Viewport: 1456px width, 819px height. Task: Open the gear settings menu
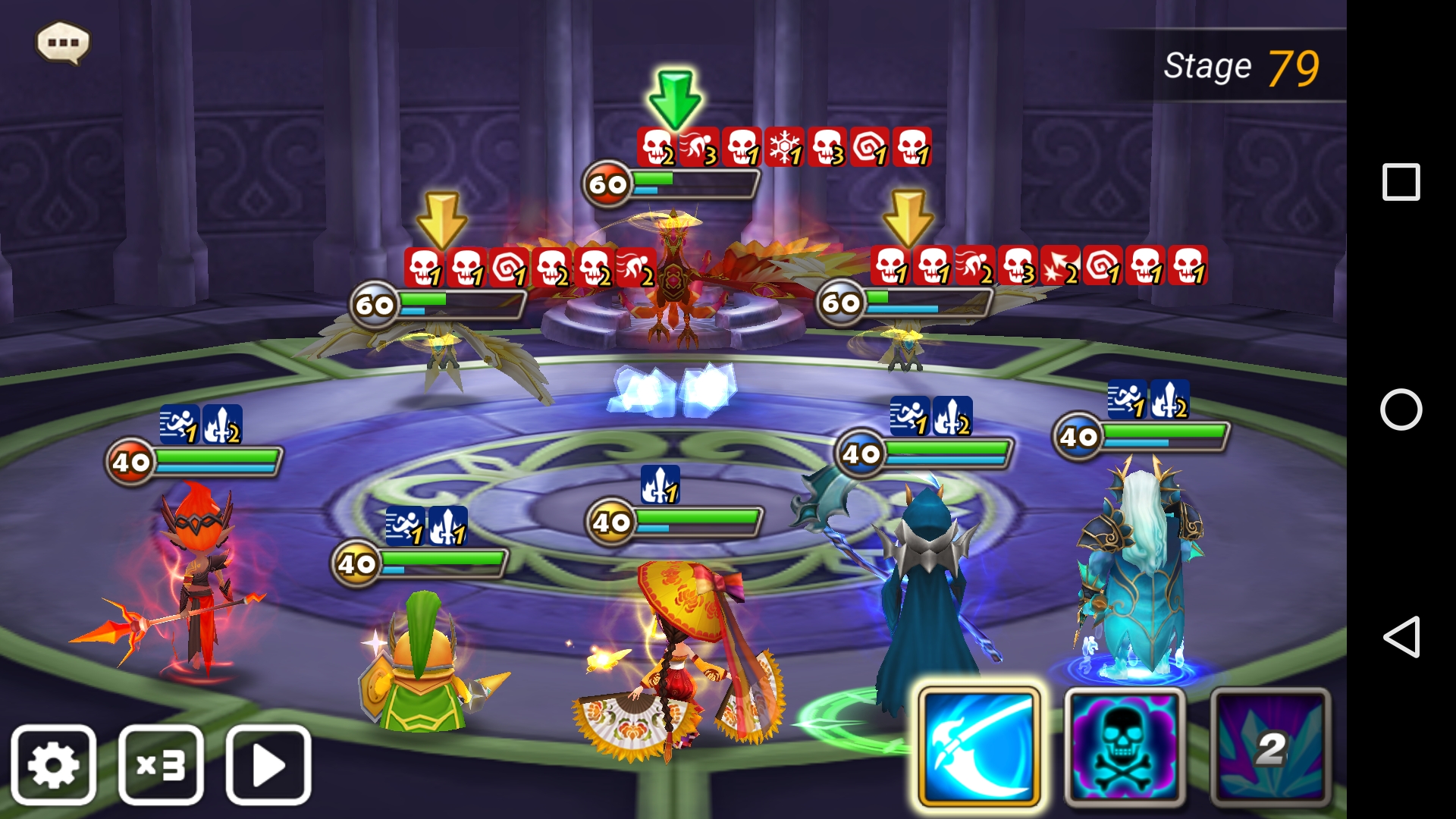tap(53, 764)
